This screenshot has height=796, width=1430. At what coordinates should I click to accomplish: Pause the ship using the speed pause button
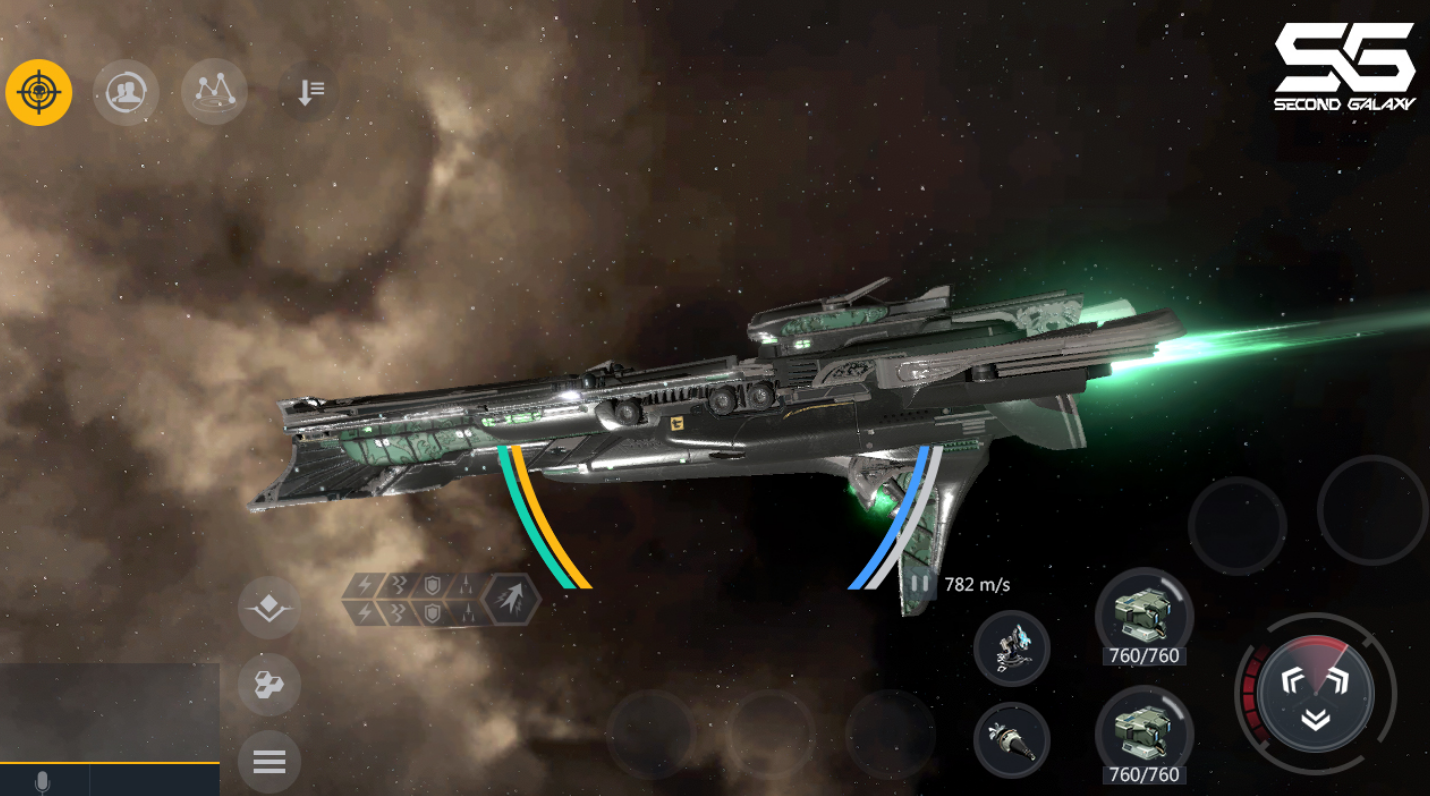click(920, 583)
